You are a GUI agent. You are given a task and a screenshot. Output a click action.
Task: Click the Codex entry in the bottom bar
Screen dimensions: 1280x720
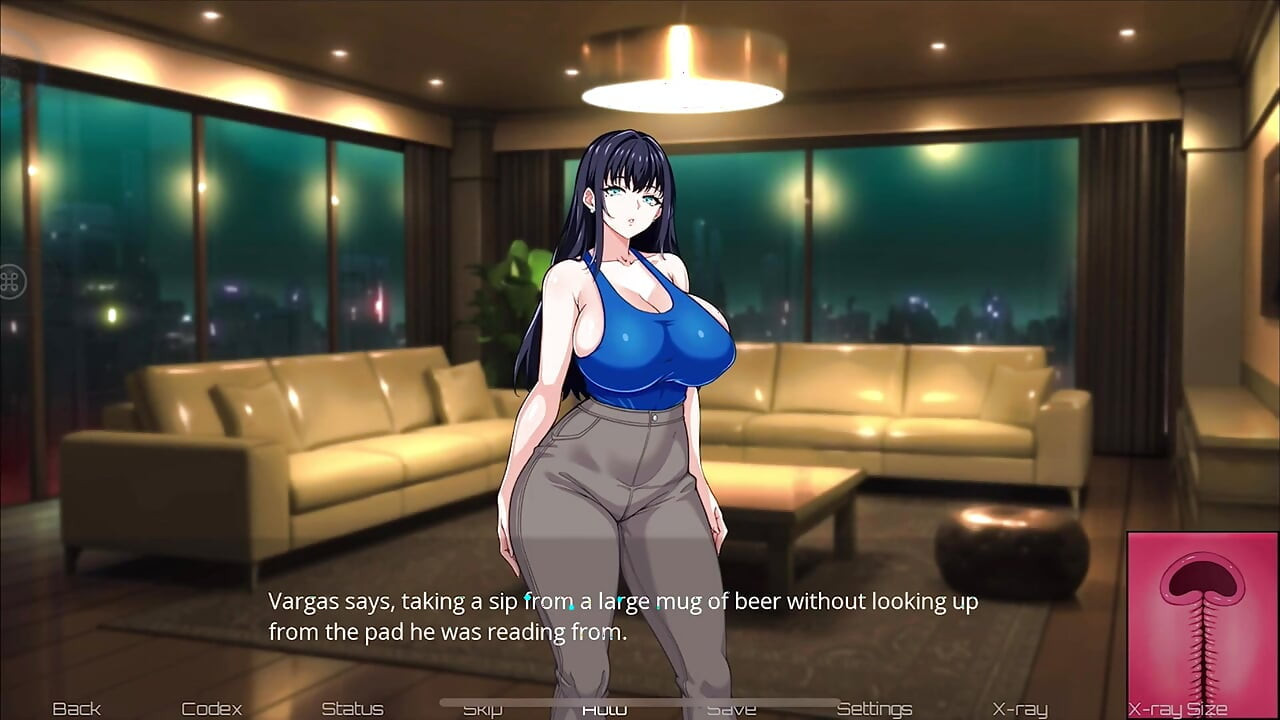tap(213, 708)
